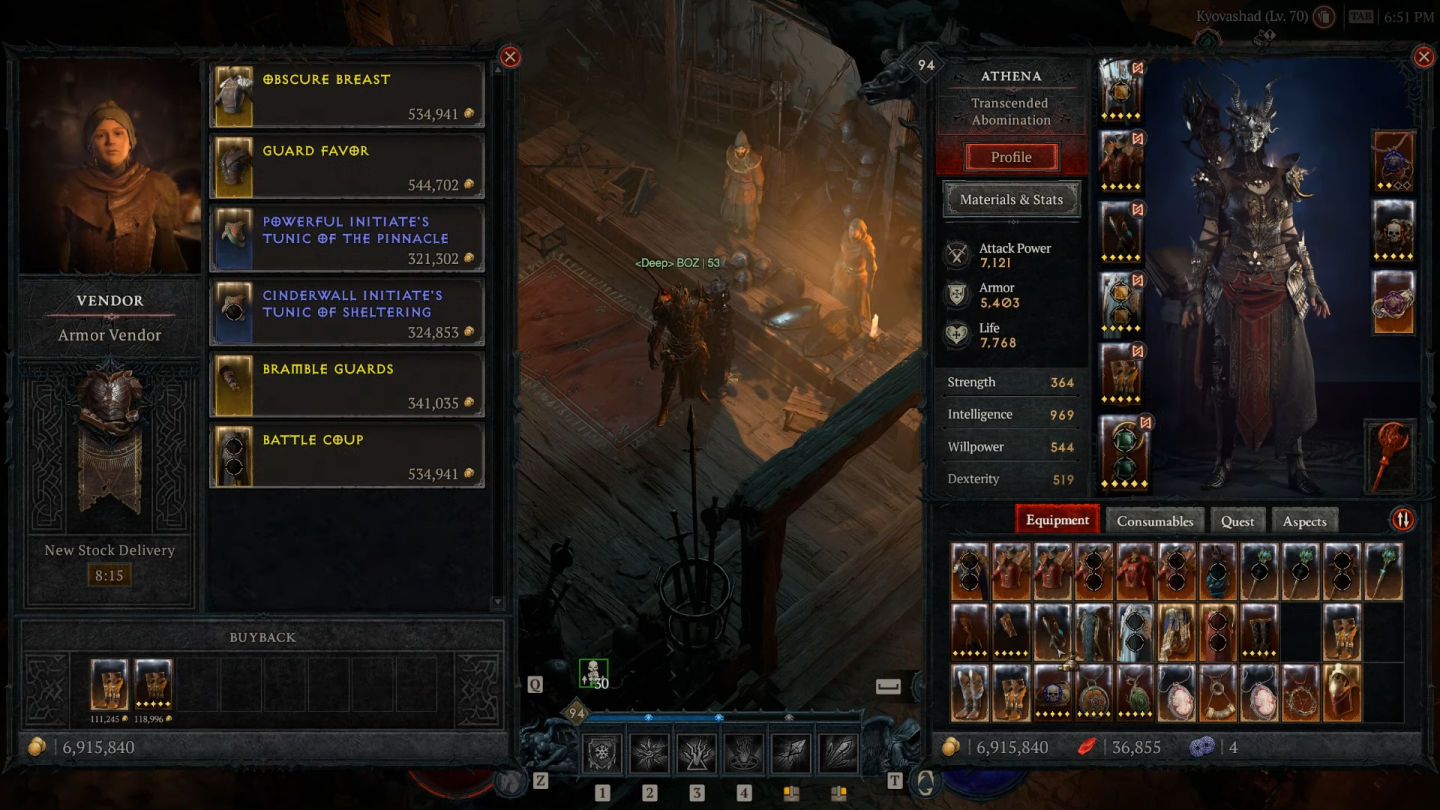Close the Armor Vendor window
Viewport: 1440px width, 810px height.
(x=510, y=57)
